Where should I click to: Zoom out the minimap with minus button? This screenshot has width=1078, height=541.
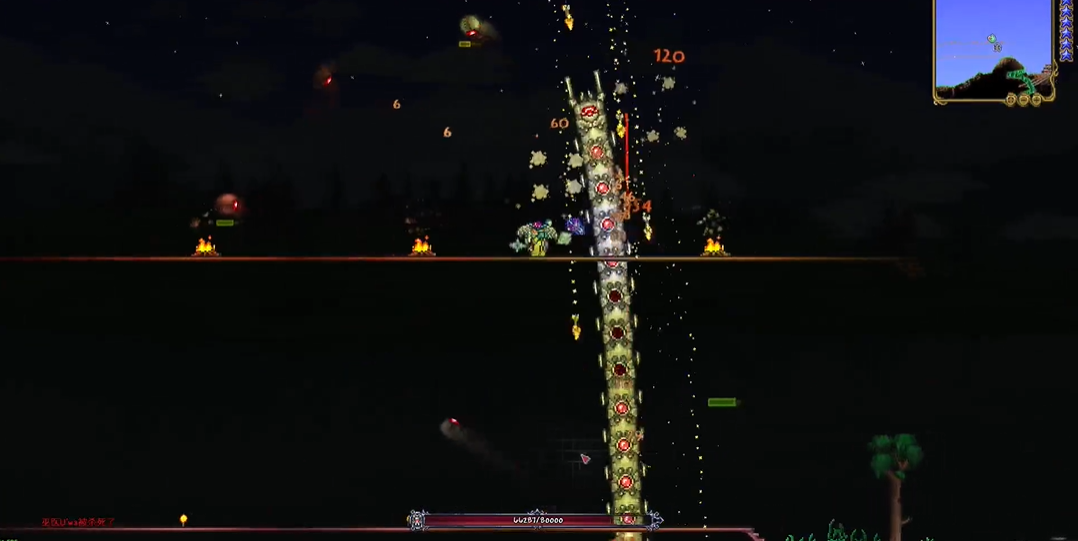point(1025,99)
